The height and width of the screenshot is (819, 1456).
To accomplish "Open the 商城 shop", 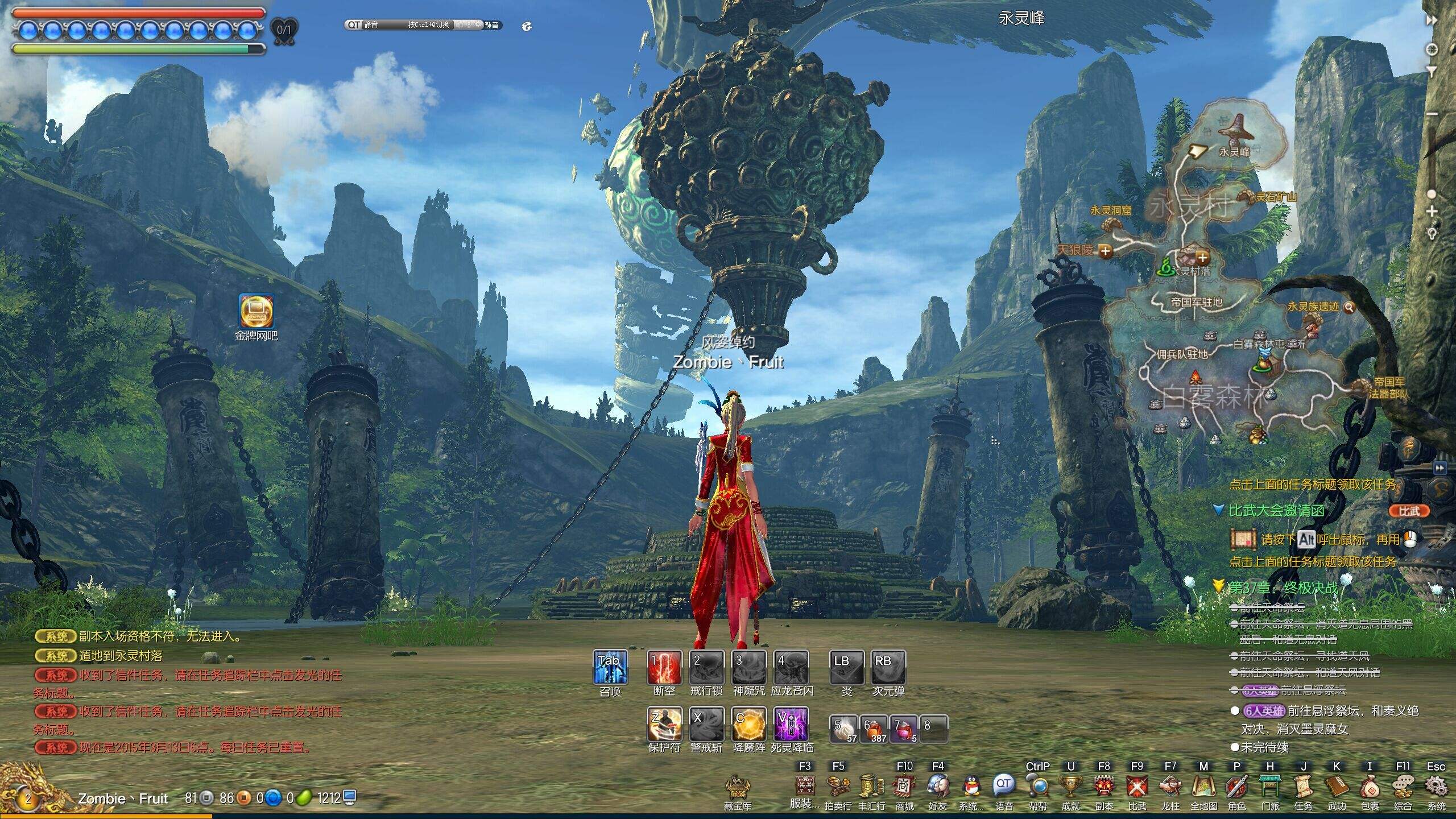I will coord(904,788).
